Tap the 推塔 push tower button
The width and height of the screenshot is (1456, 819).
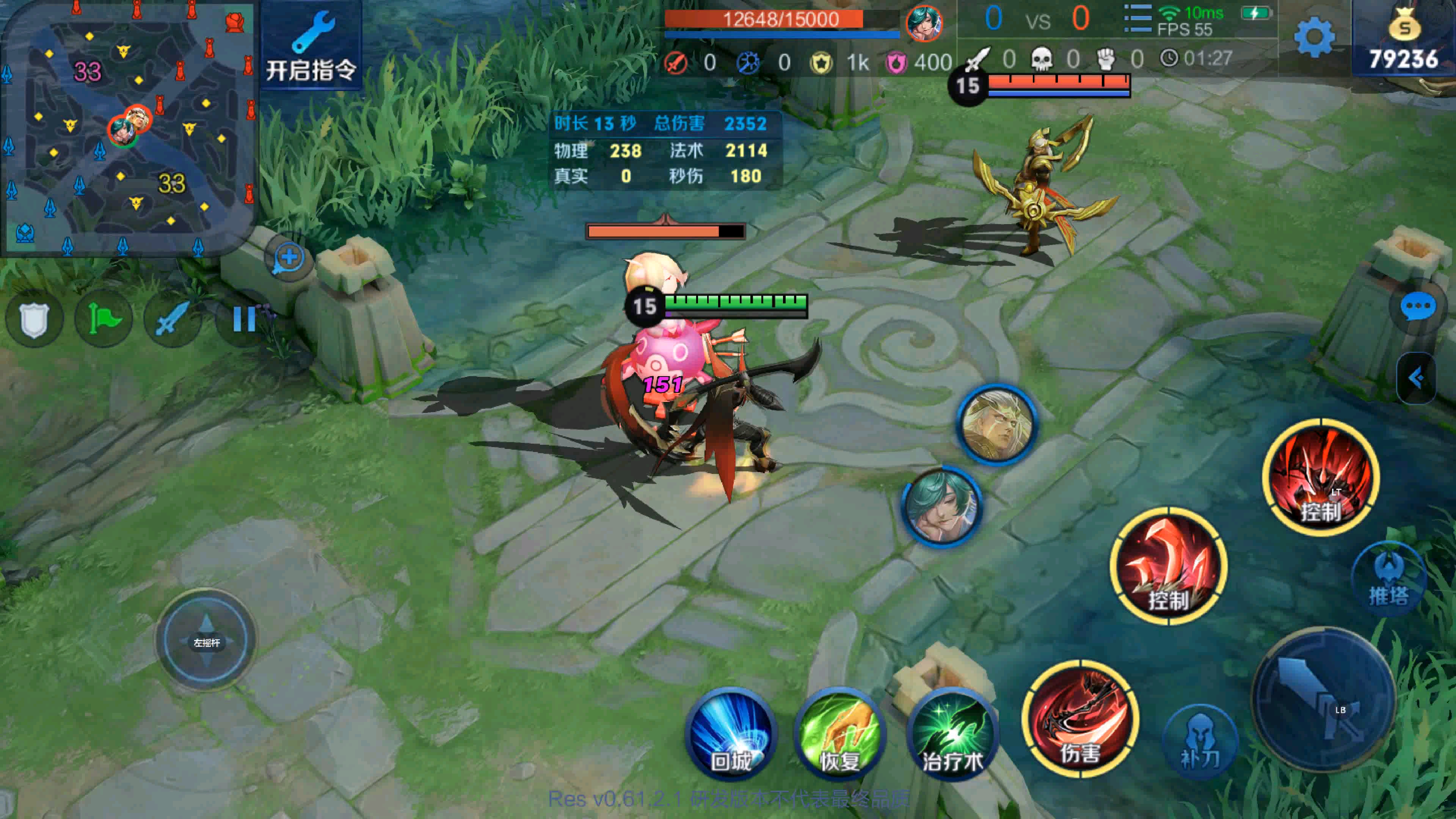(1388, 579)
